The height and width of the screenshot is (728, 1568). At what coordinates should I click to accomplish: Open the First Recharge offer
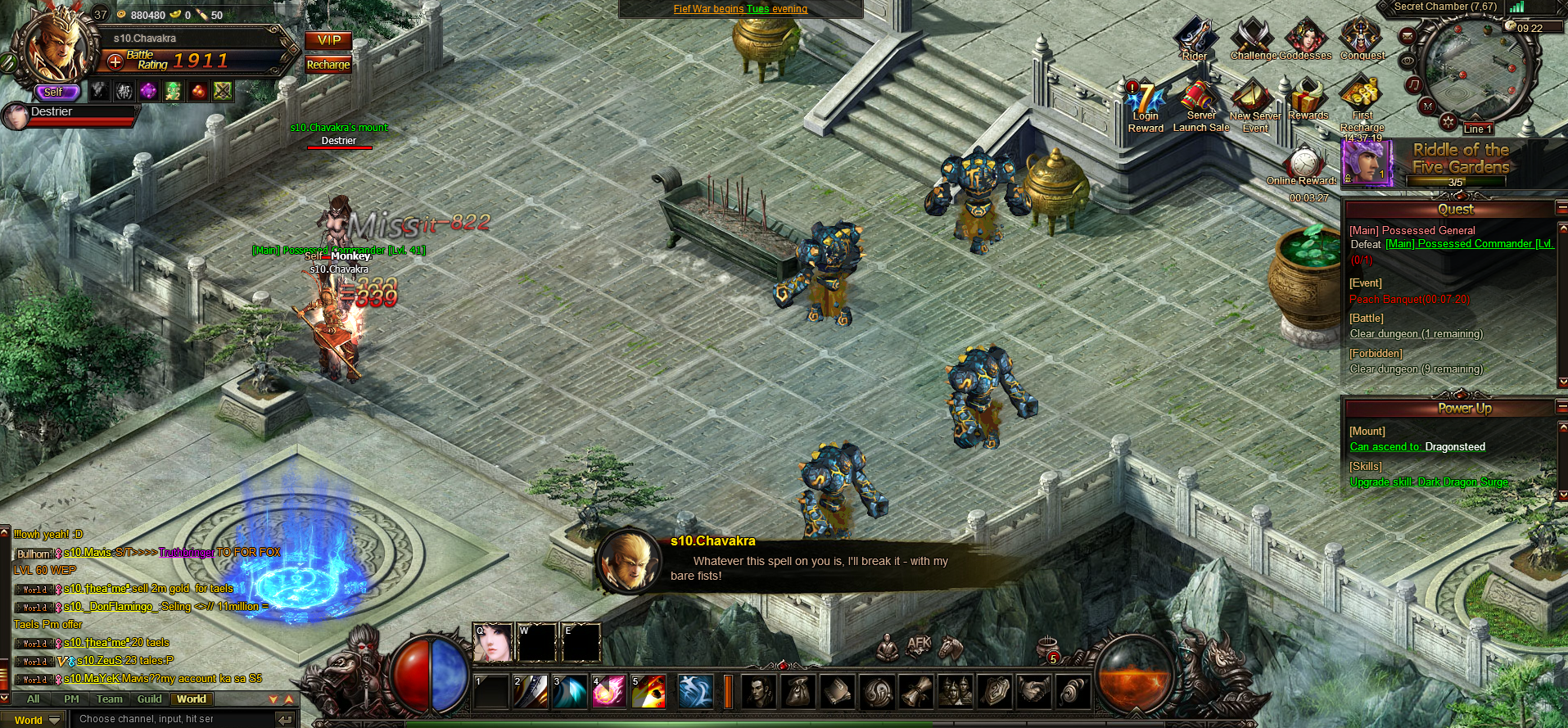tap(1362, 98)
